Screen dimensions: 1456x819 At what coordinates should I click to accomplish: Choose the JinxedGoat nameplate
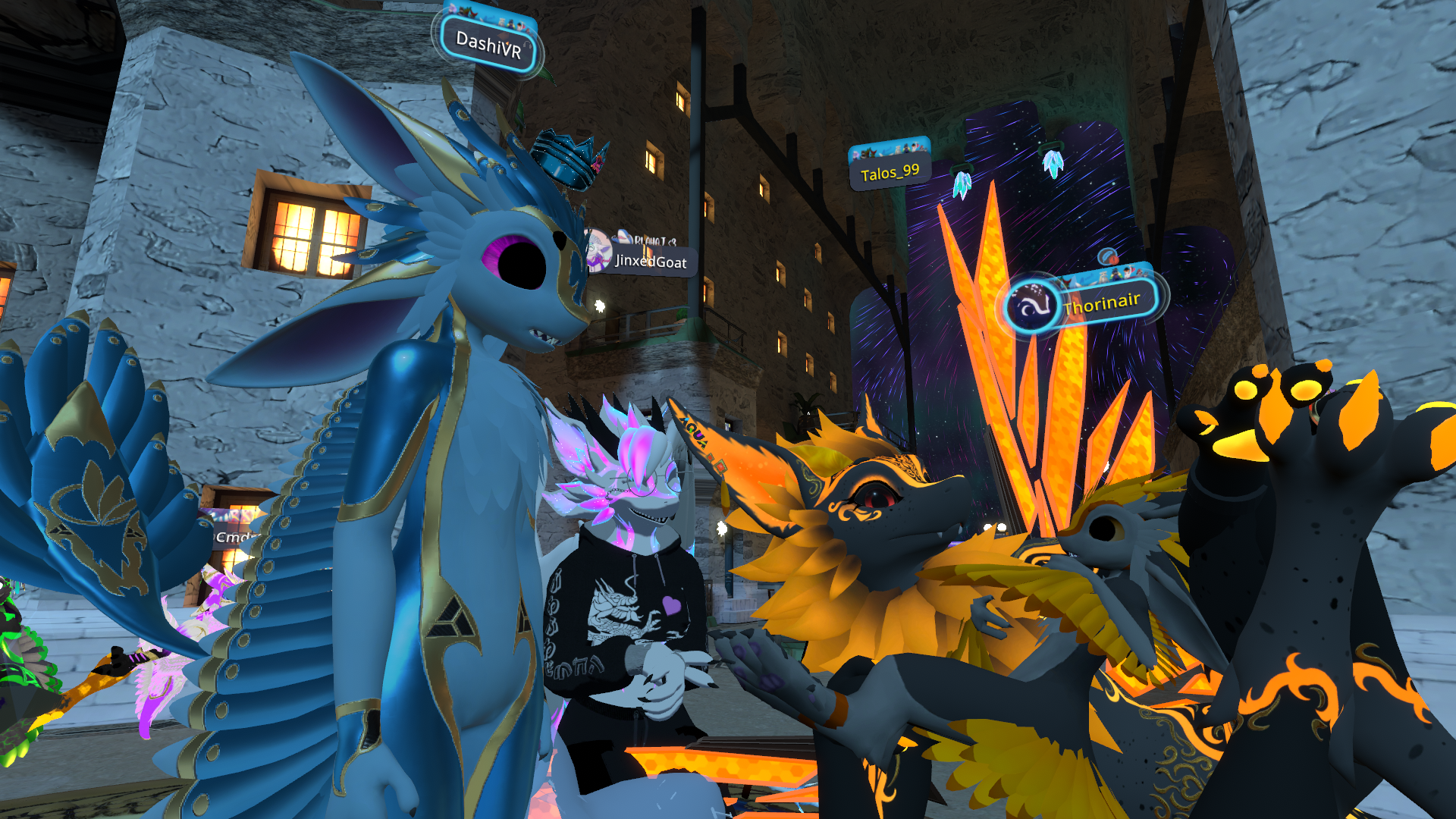[x=650, y=262]
